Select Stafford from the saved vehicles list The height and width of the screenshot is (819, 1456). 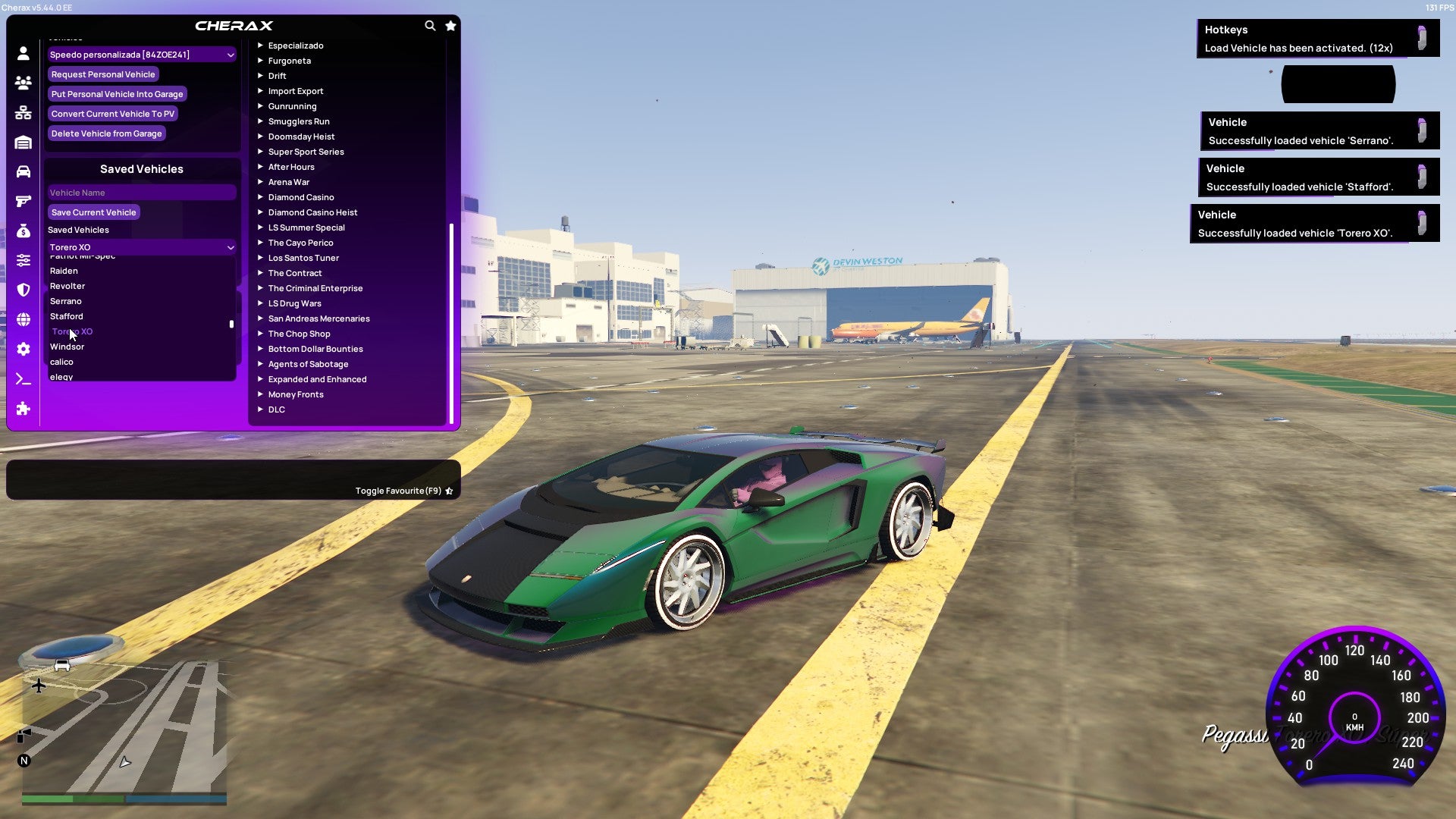coord(66,316)
